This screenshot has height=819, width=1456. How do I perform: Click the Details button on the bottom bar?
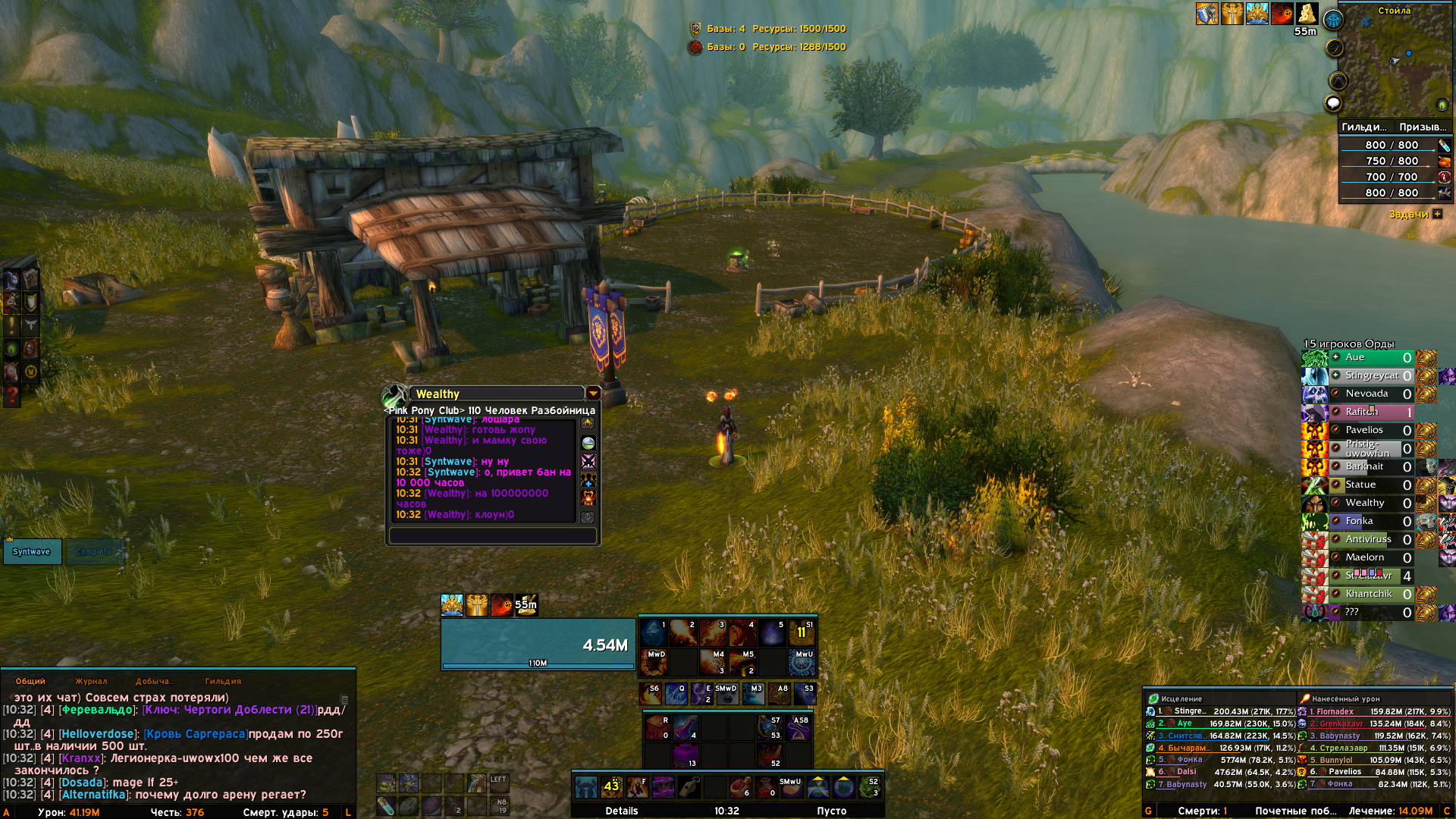pos(622,811)
